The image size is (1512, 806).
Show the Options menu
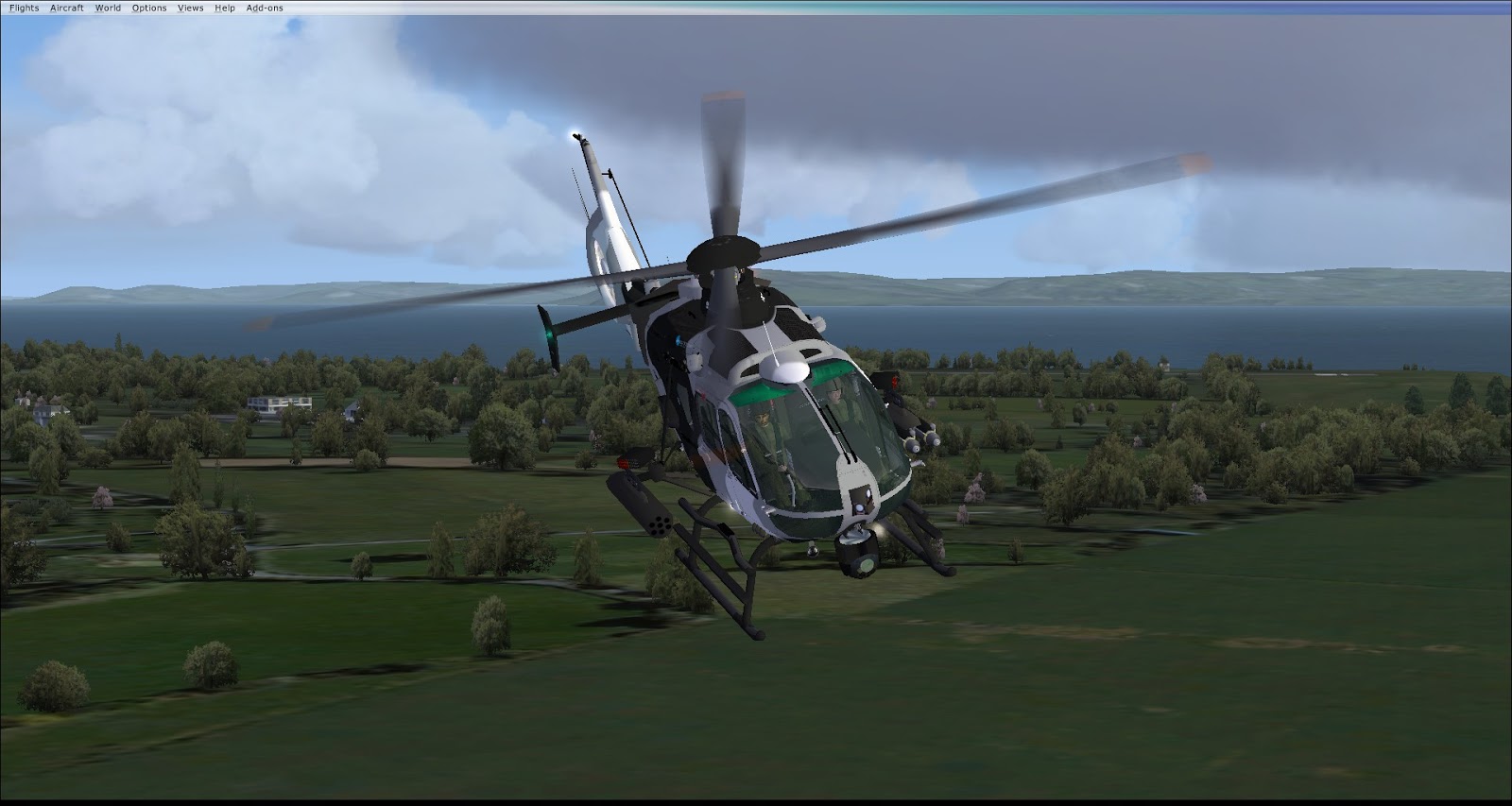point(149,8)
